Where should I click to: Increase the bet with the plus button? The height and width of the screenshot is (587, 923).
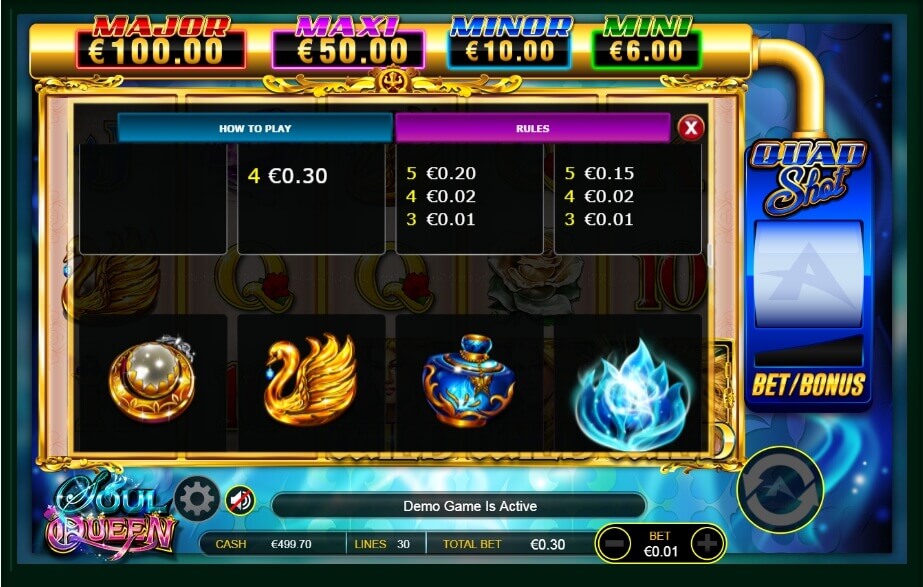click(707, 543)
